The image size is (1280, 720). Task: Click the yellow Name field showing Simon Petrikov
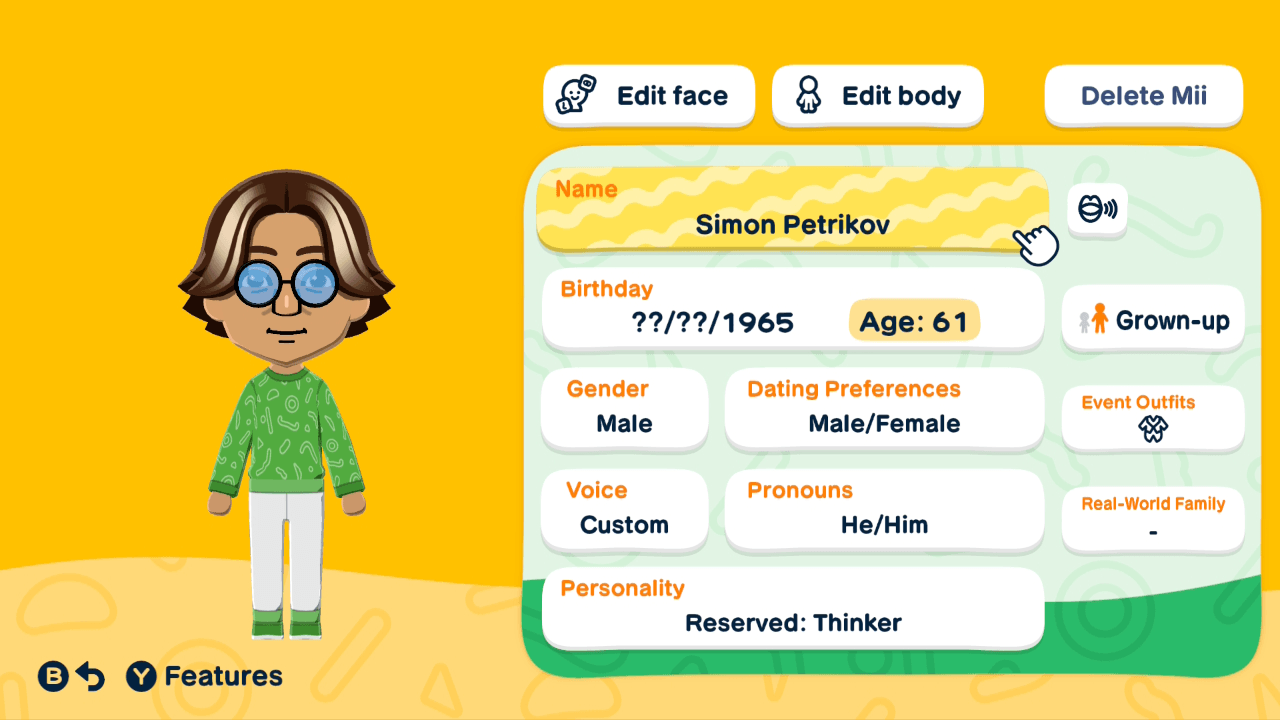point(793,210)
